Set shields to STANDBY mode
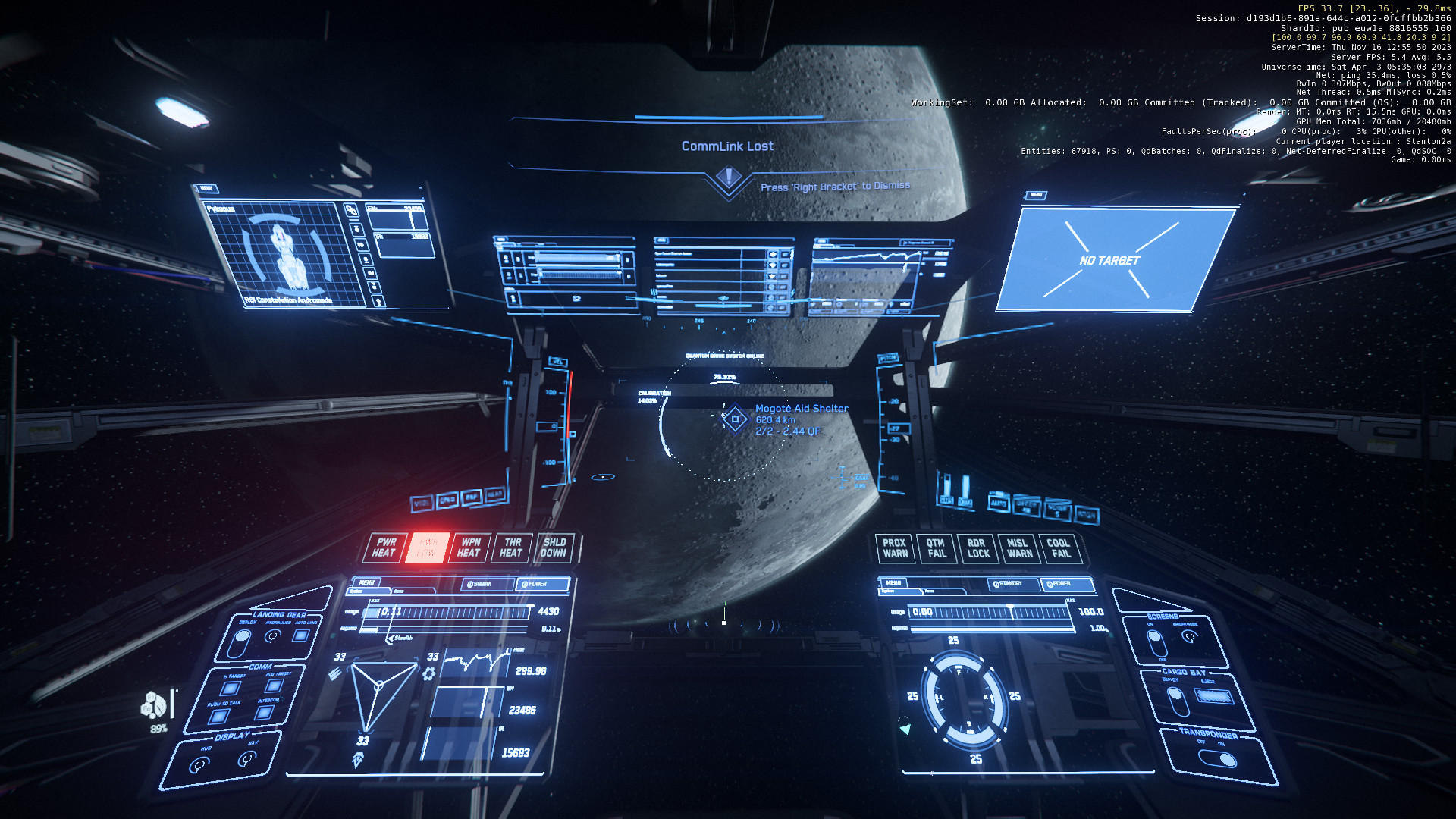Image resolution: width=1456 pixels, height=819 pixels. [x=1009, y=584]
